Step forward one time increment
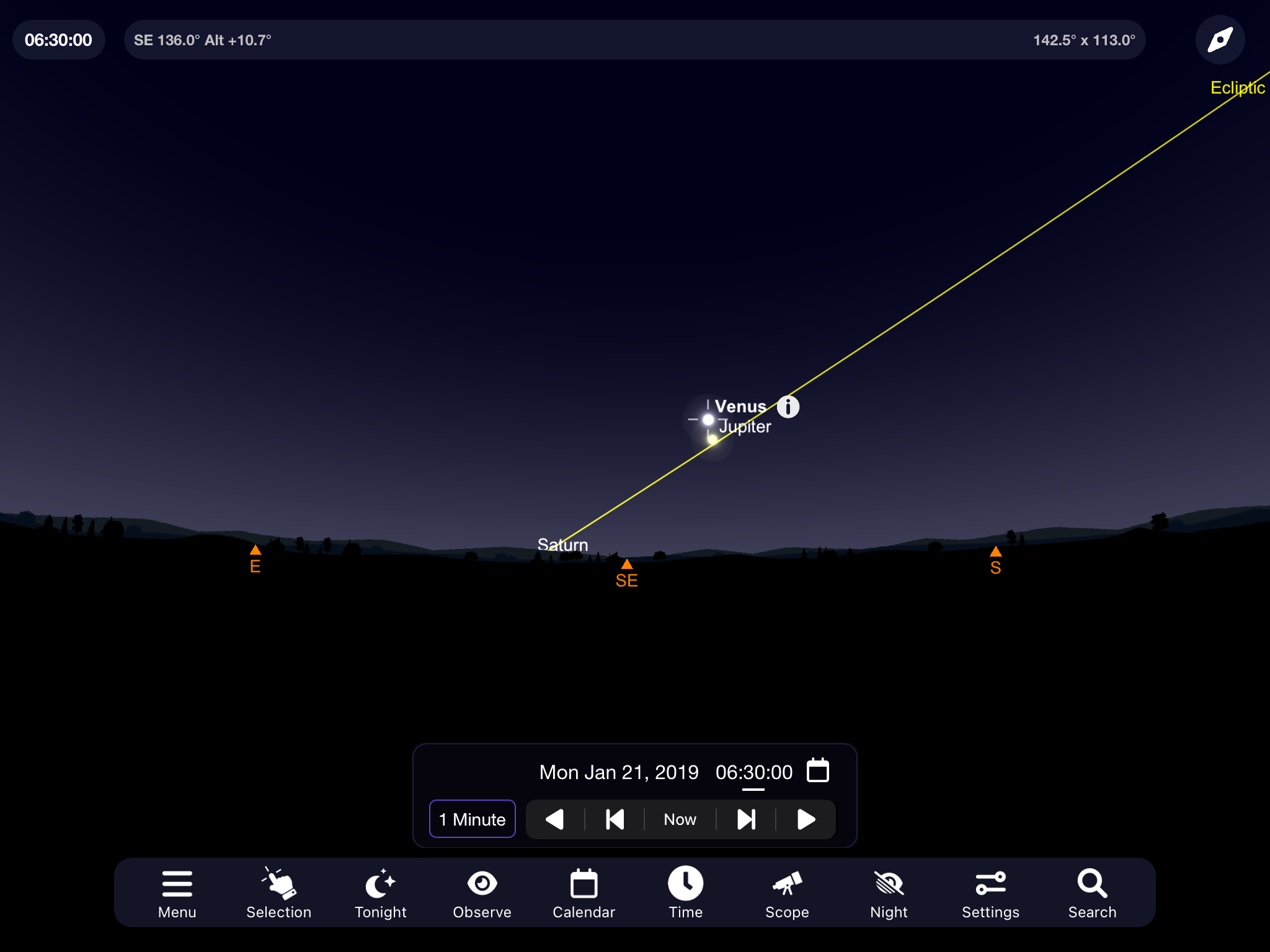This screenshot has width=1270, height=952. pos(746,819)
